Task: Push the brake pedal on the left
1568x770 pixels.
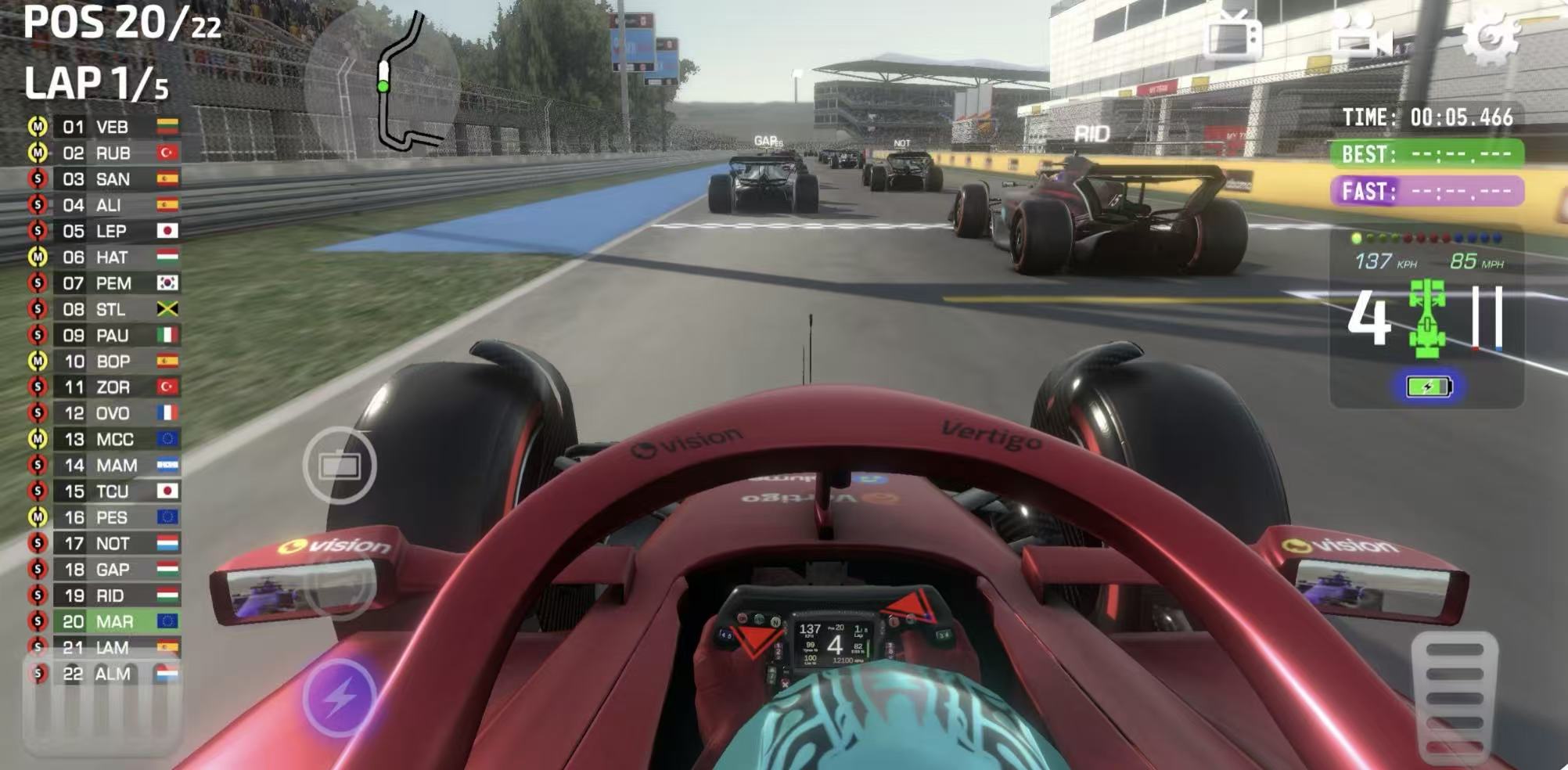Action: coord(102,708)
